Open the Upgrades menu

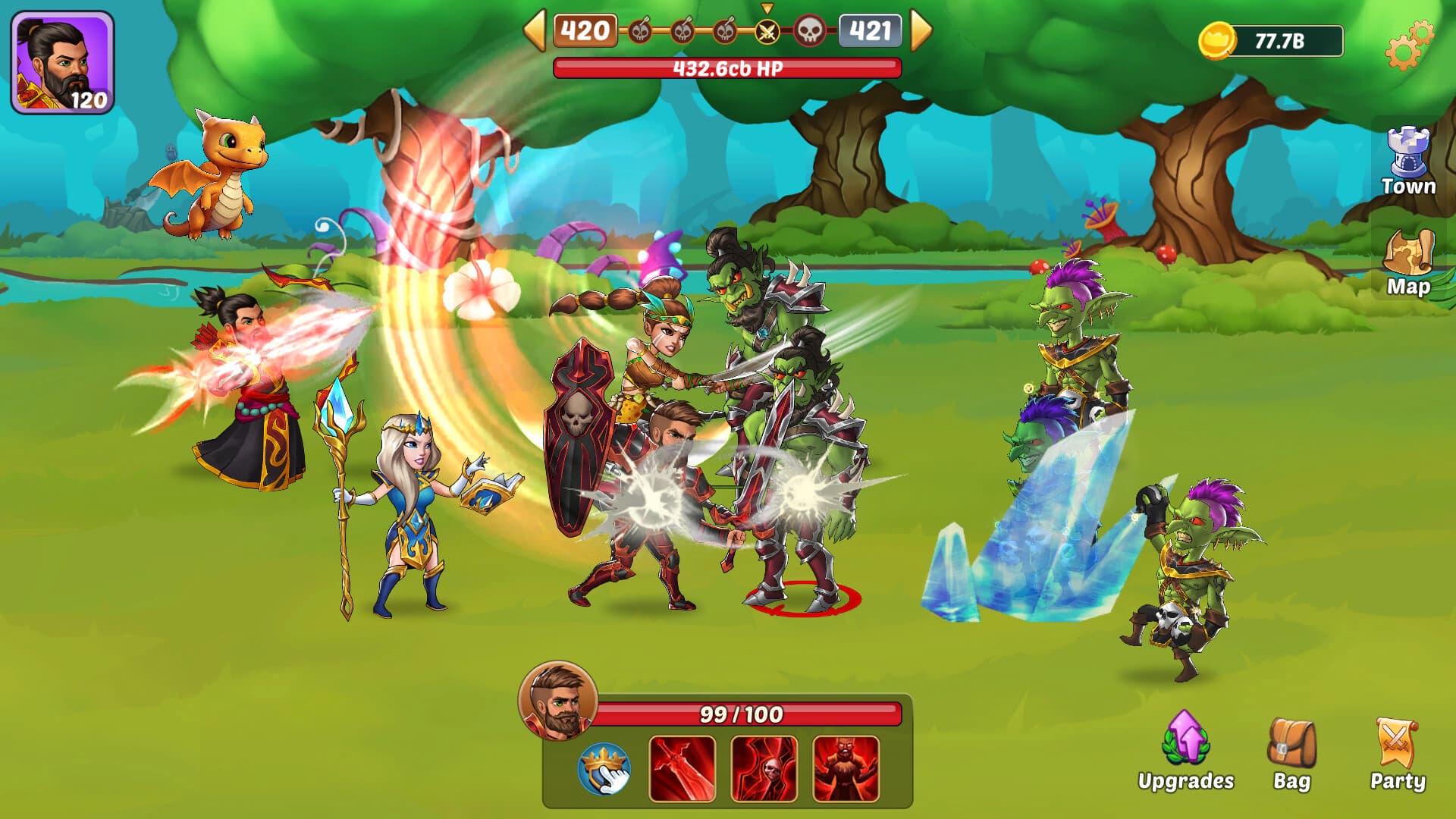pyautogui.click(x=1185, y=752)
